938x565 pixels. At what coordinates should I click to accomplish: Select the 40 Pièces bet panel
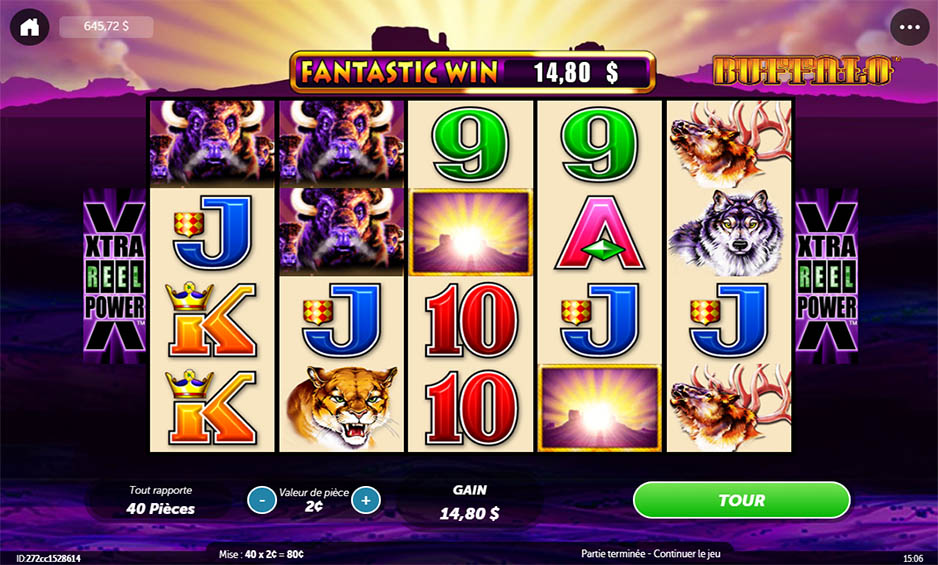point(160,500)
